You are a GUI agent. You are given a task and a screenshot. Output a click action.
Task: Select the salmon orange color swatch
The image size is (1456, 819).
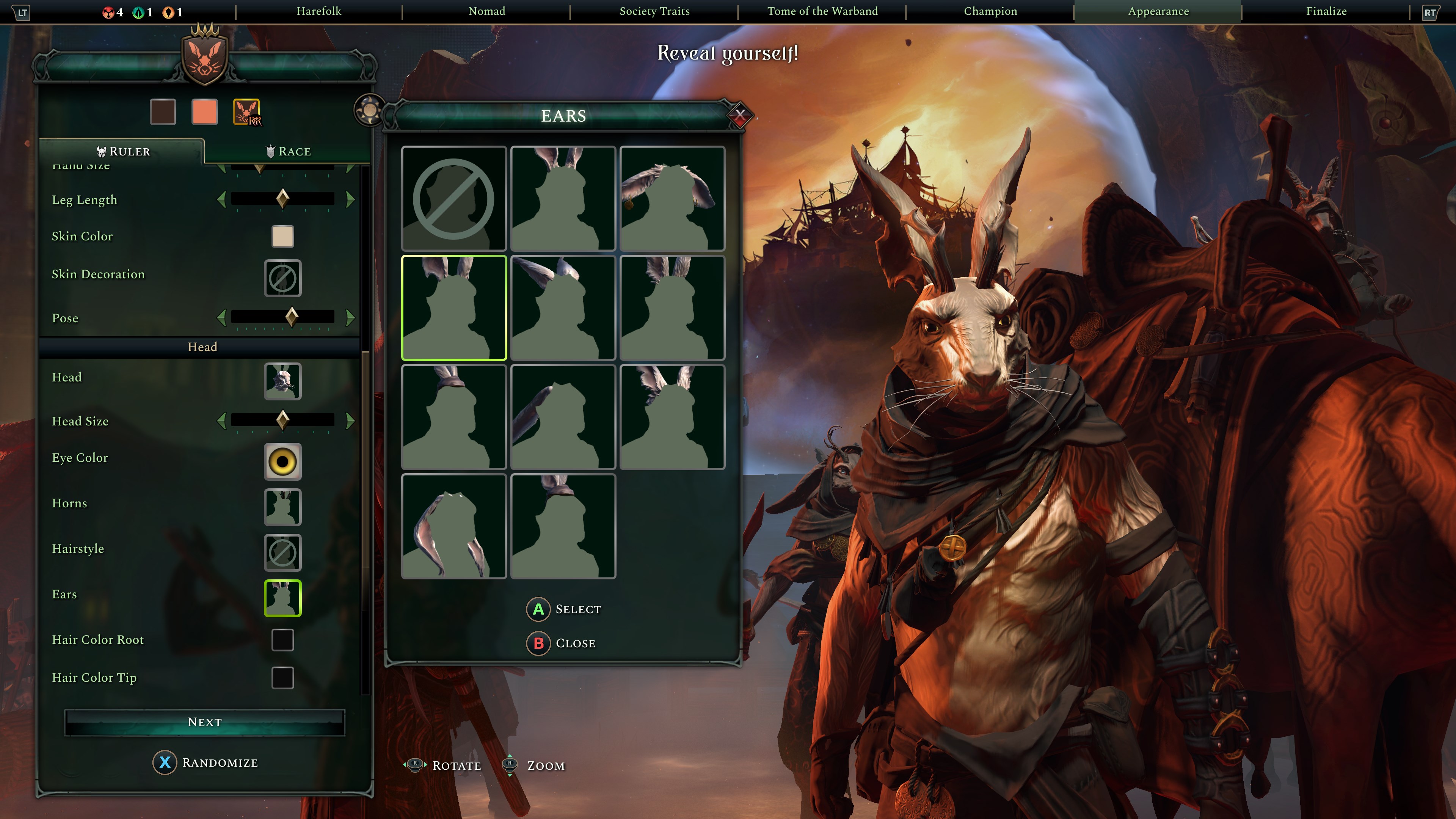pyautogui.click(x=205, y=112)
